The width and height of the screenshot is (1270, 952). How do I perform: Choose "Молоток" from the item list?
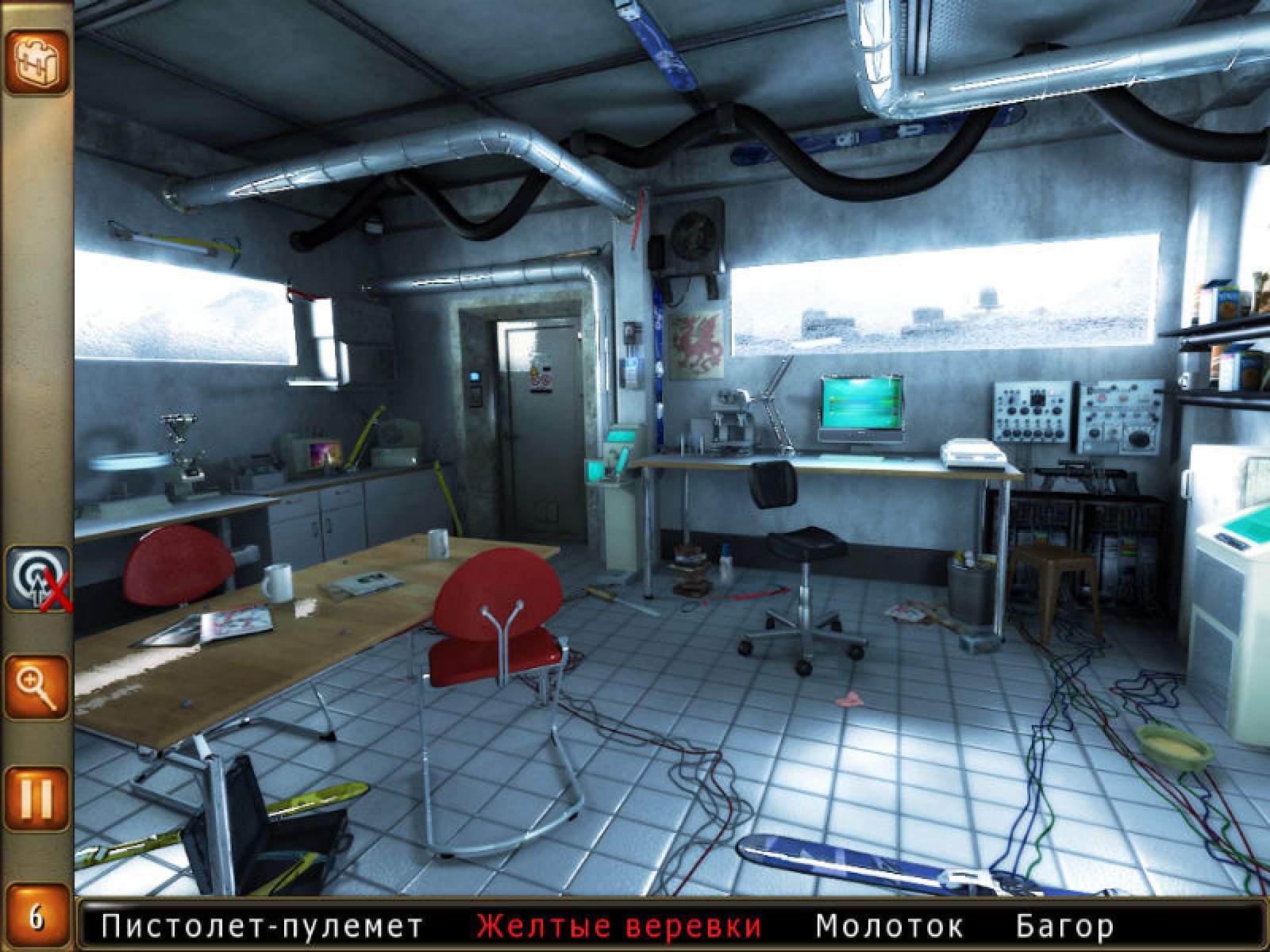pyautogui.click(x=889, y=926)
